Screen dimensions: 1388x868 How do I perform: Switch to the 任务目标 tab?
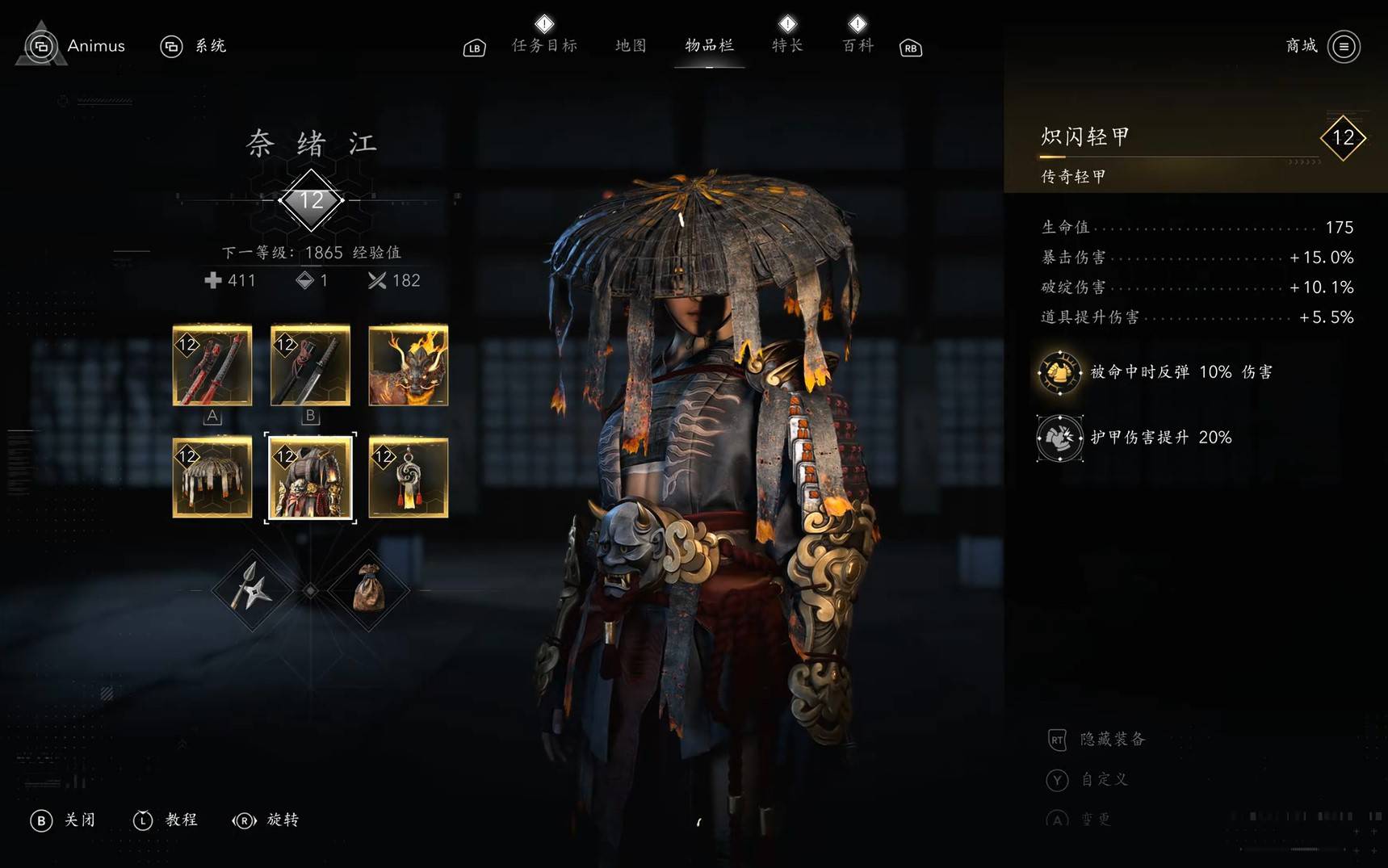[x=544, y=46]
